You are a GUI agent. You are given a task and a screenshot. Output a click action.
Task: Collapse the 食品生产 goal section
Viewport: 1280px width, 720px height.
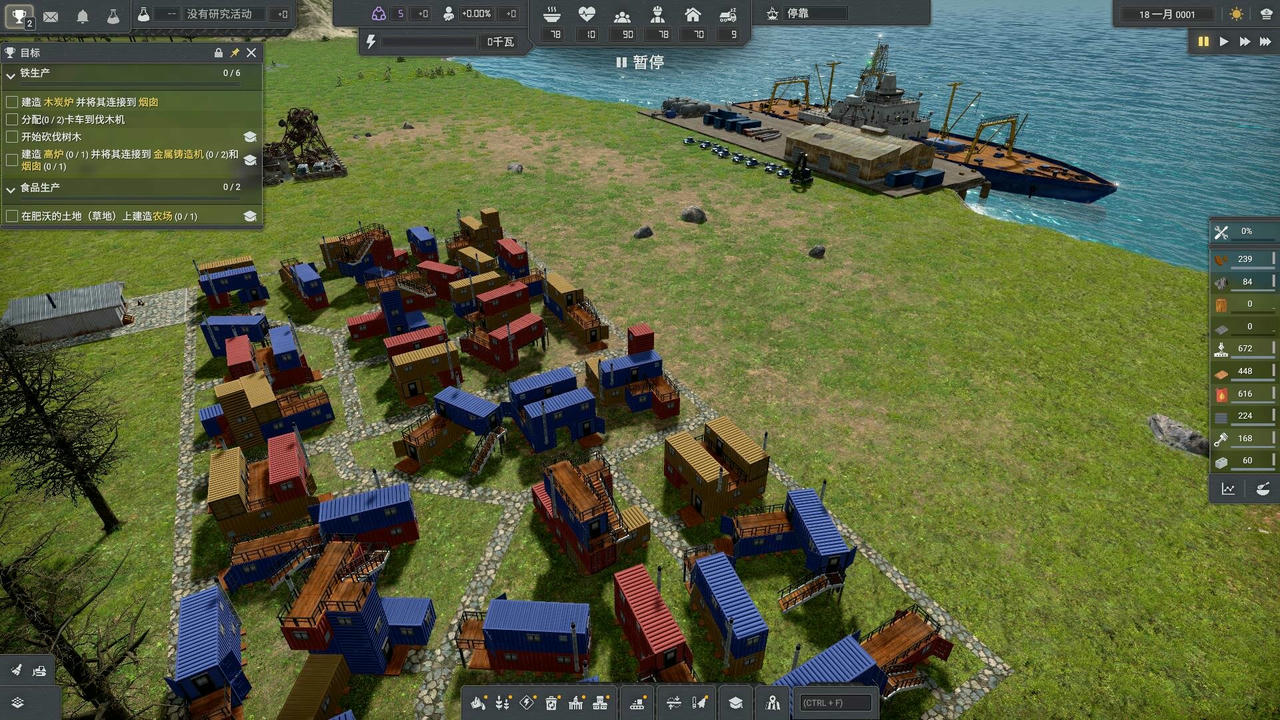coord(11,188)
